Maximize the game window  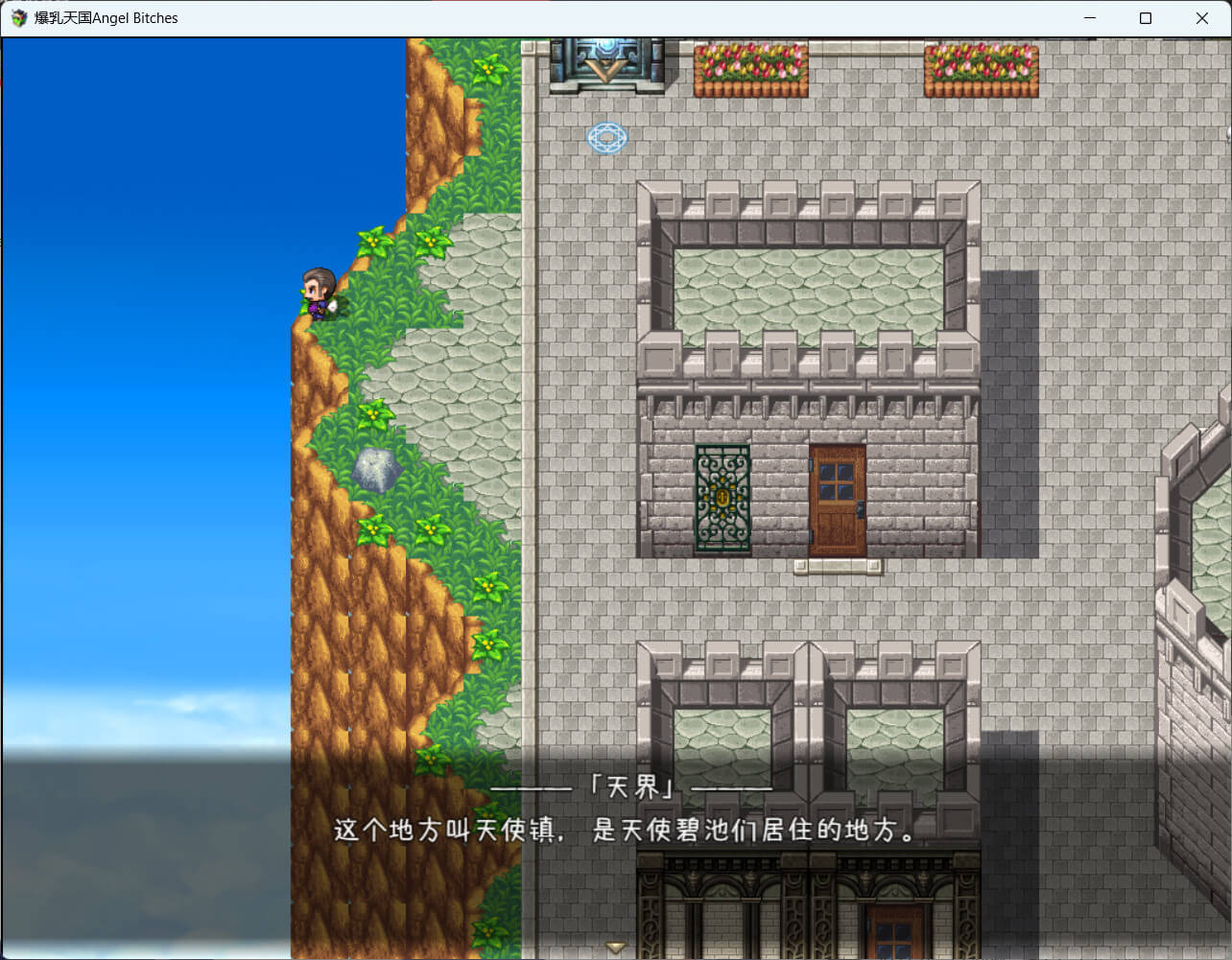click(x=1146, y=18)
